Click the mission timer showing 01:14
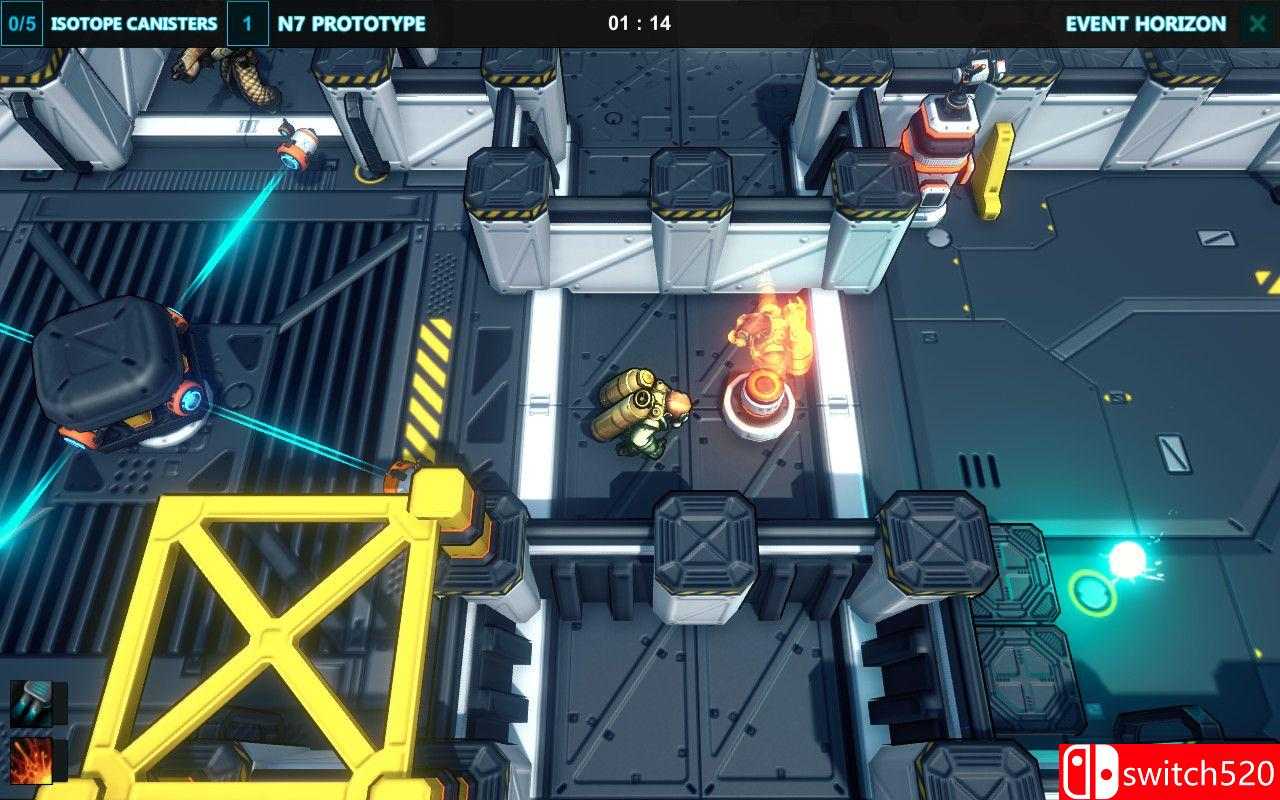 point(640,21)
